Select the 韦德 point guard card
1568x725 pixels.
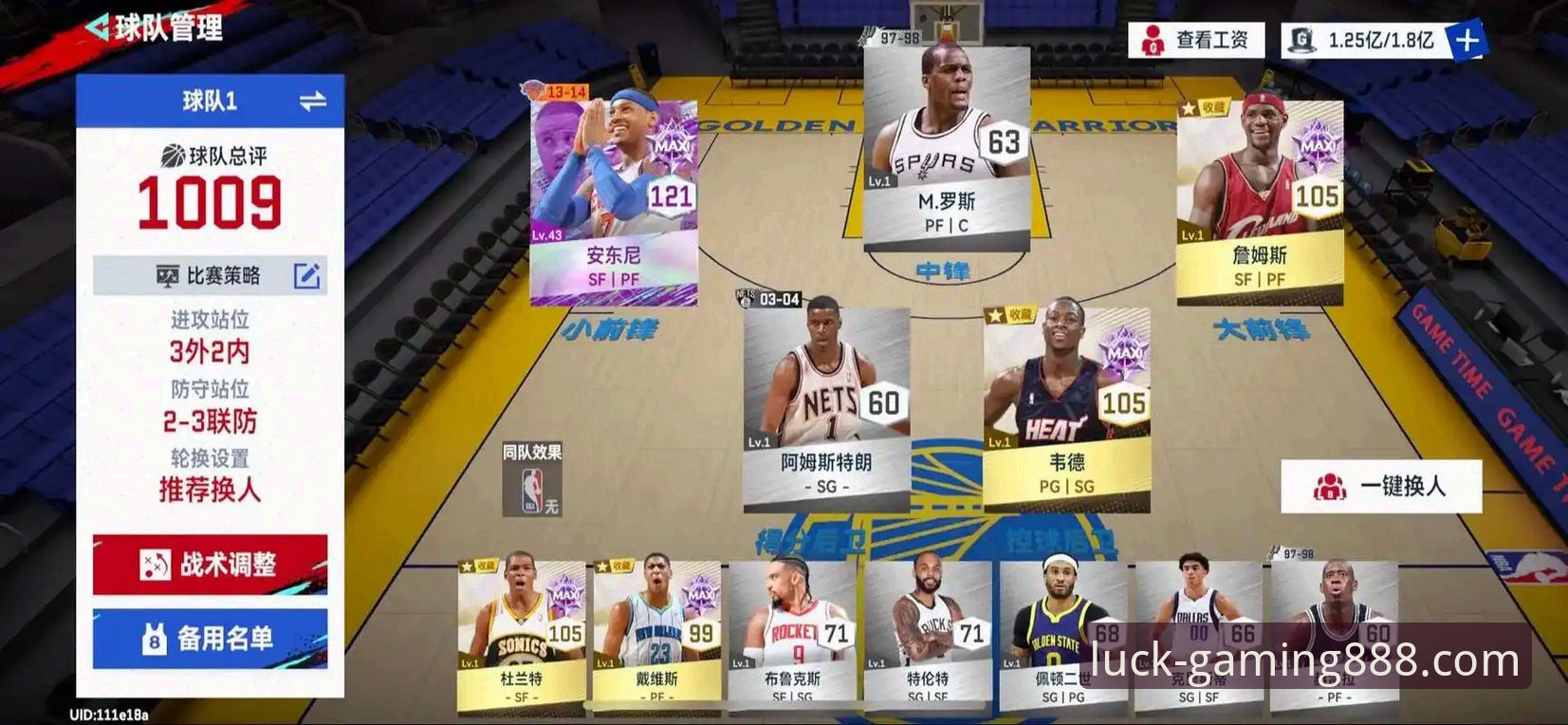click(x=1066, y=406)
